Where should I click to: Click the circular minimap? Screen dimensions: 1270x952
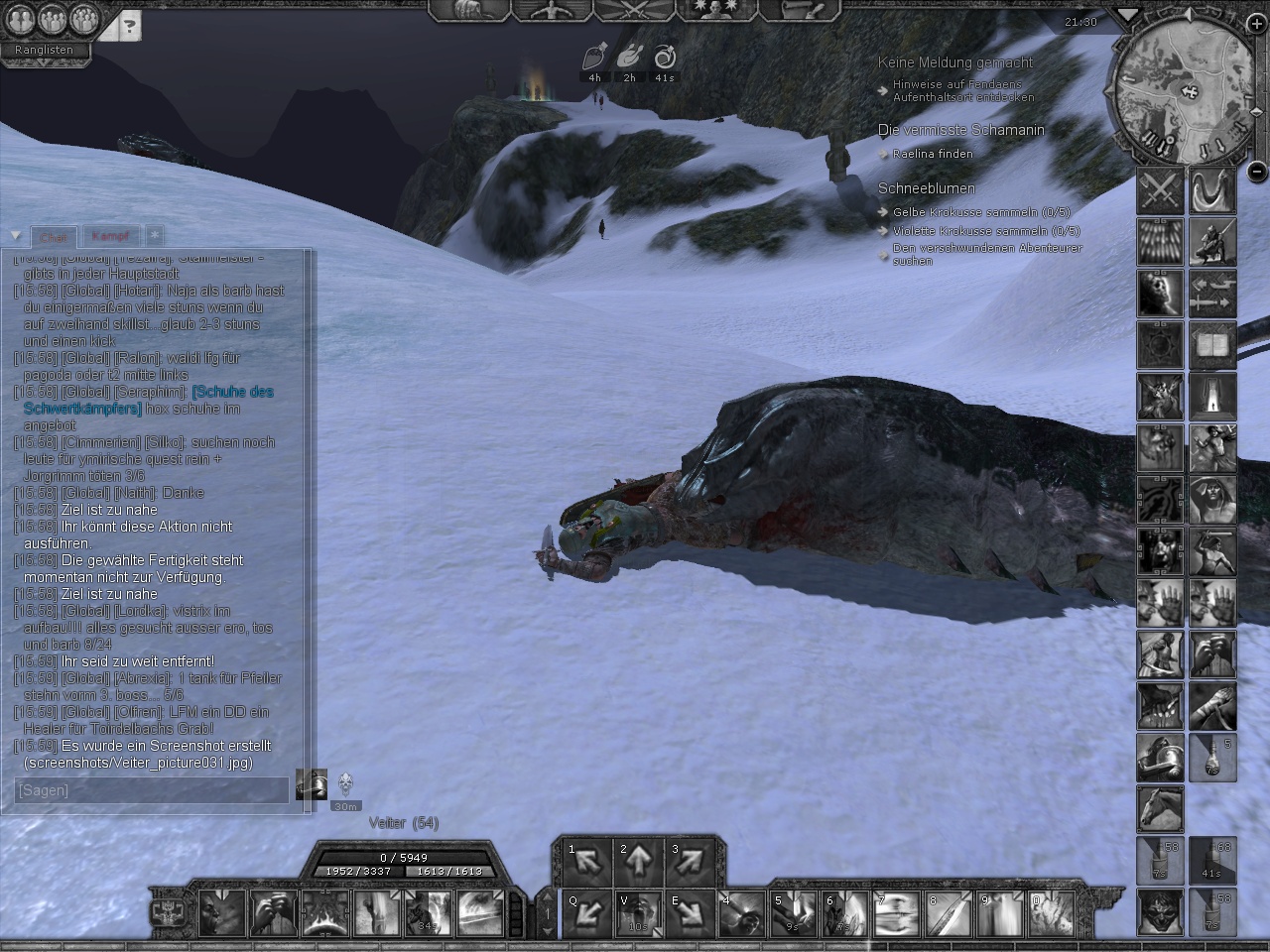pyautogui.click(x=1184, y=93)
